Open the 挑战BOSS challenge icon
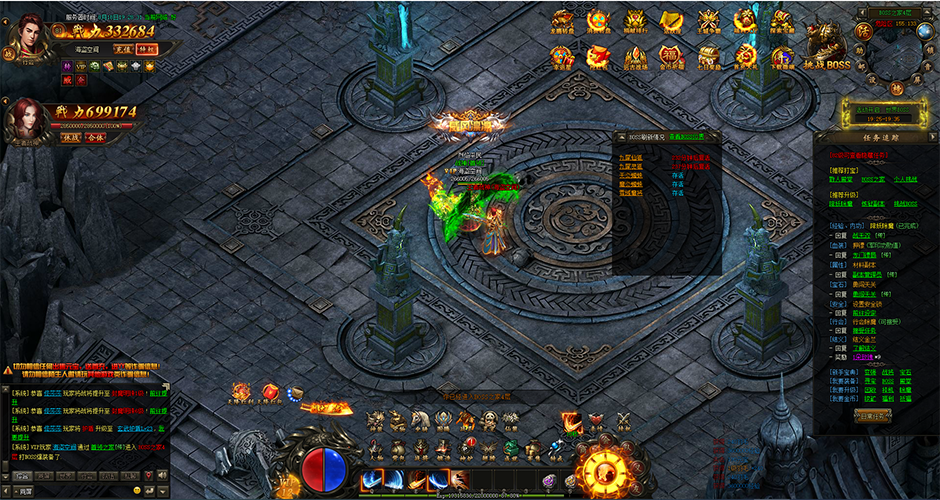The image size is (940, 500). [x=826, y=47]
